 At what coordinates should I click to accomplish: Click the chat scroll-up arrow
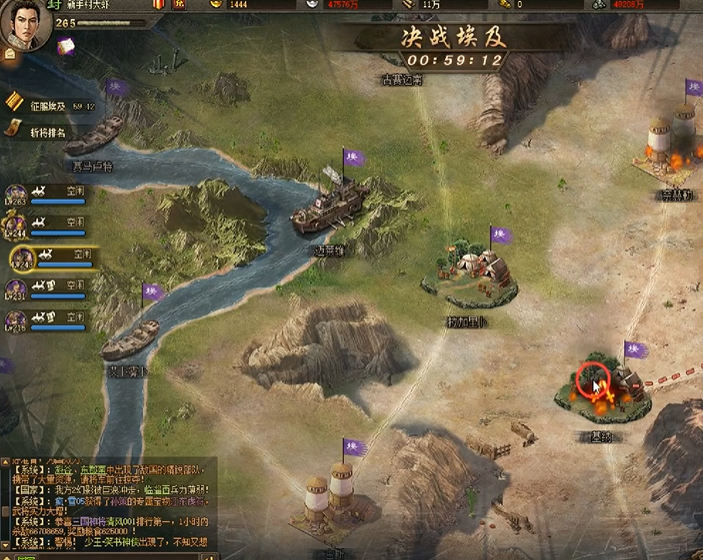[x=5, y=461]
